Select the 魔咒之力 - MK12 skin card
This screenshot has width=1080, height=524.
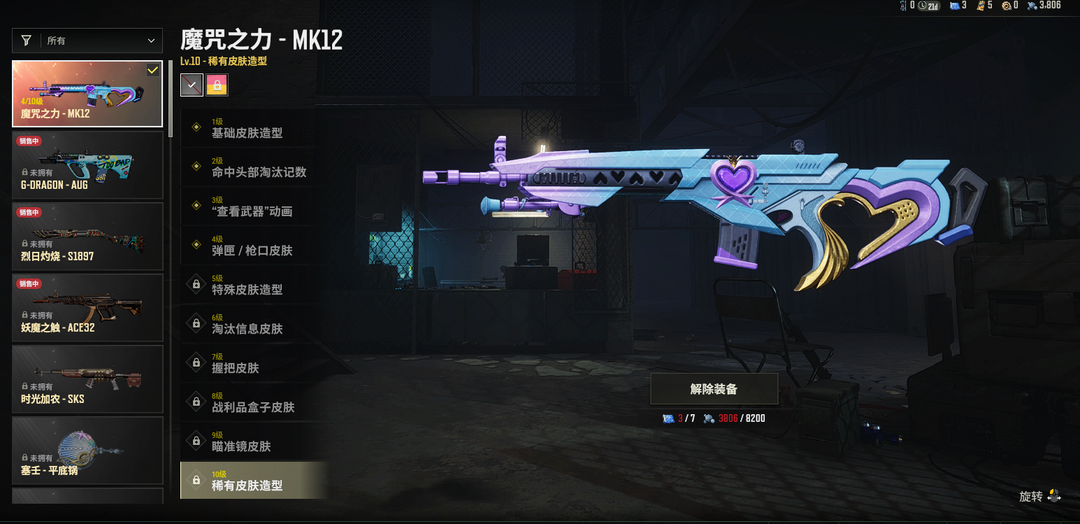coord(87,94)
